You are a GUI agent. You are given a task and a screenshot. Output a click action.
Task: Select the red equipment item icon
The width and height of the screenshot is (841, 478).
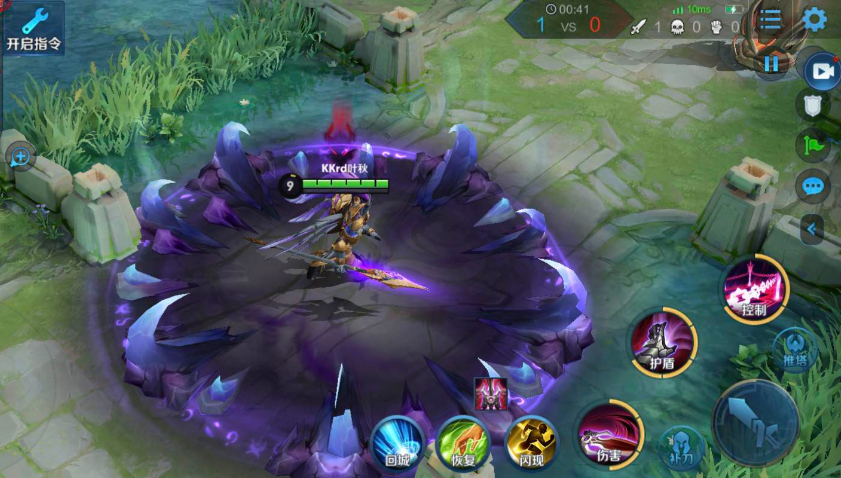(491, 395)
